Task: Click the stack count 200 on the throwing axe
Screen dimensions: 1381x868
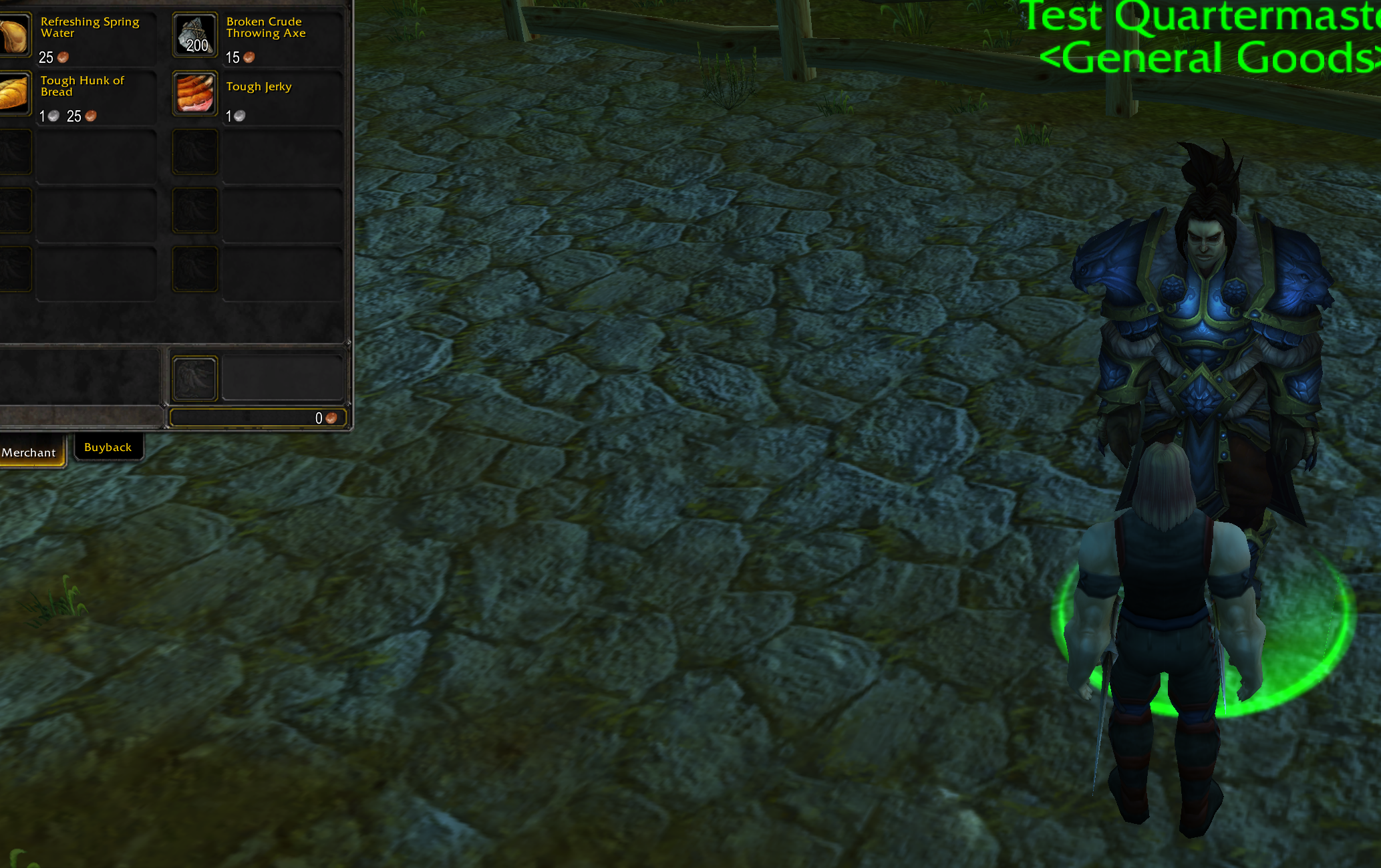Action: point(198,46)
